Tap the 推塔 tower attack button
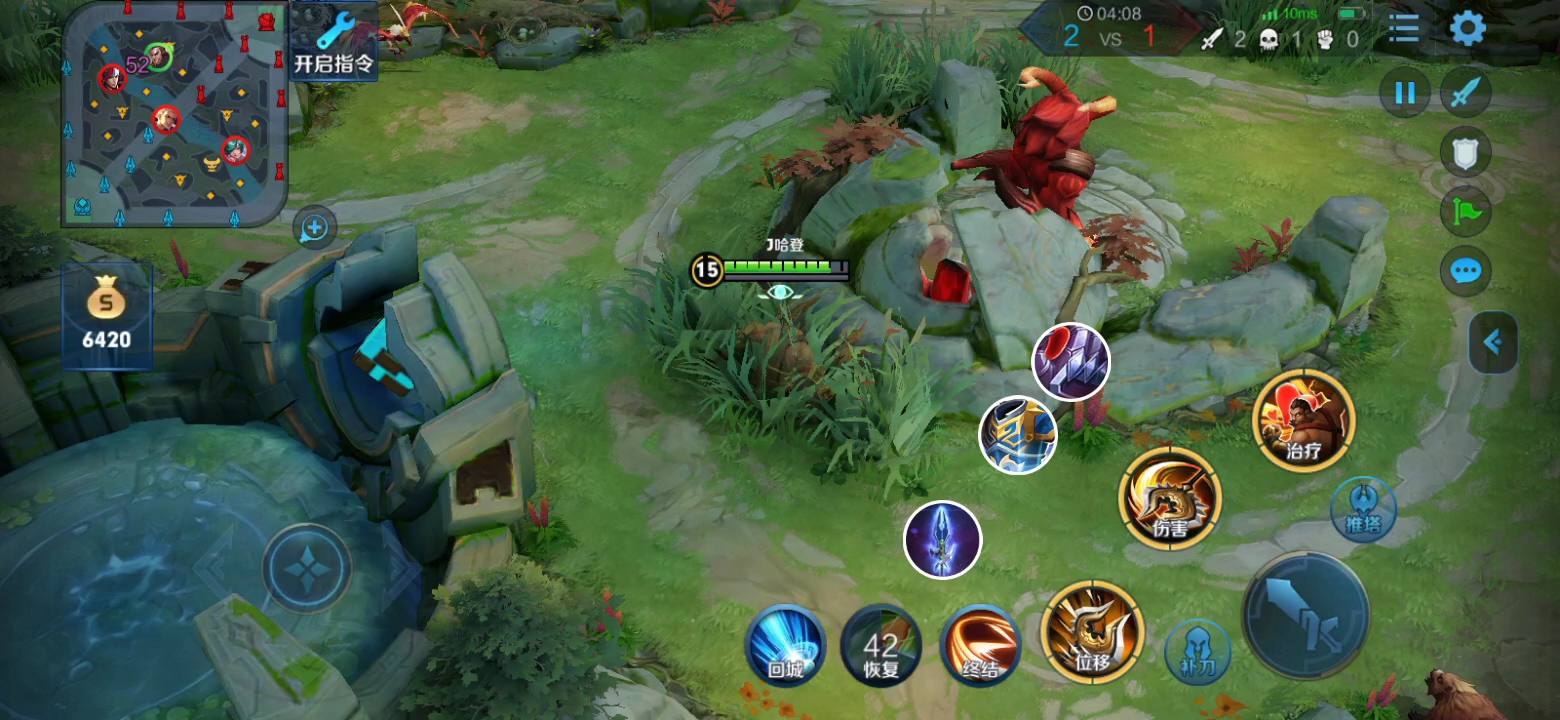1560x720 pixels. point(1363,510)
